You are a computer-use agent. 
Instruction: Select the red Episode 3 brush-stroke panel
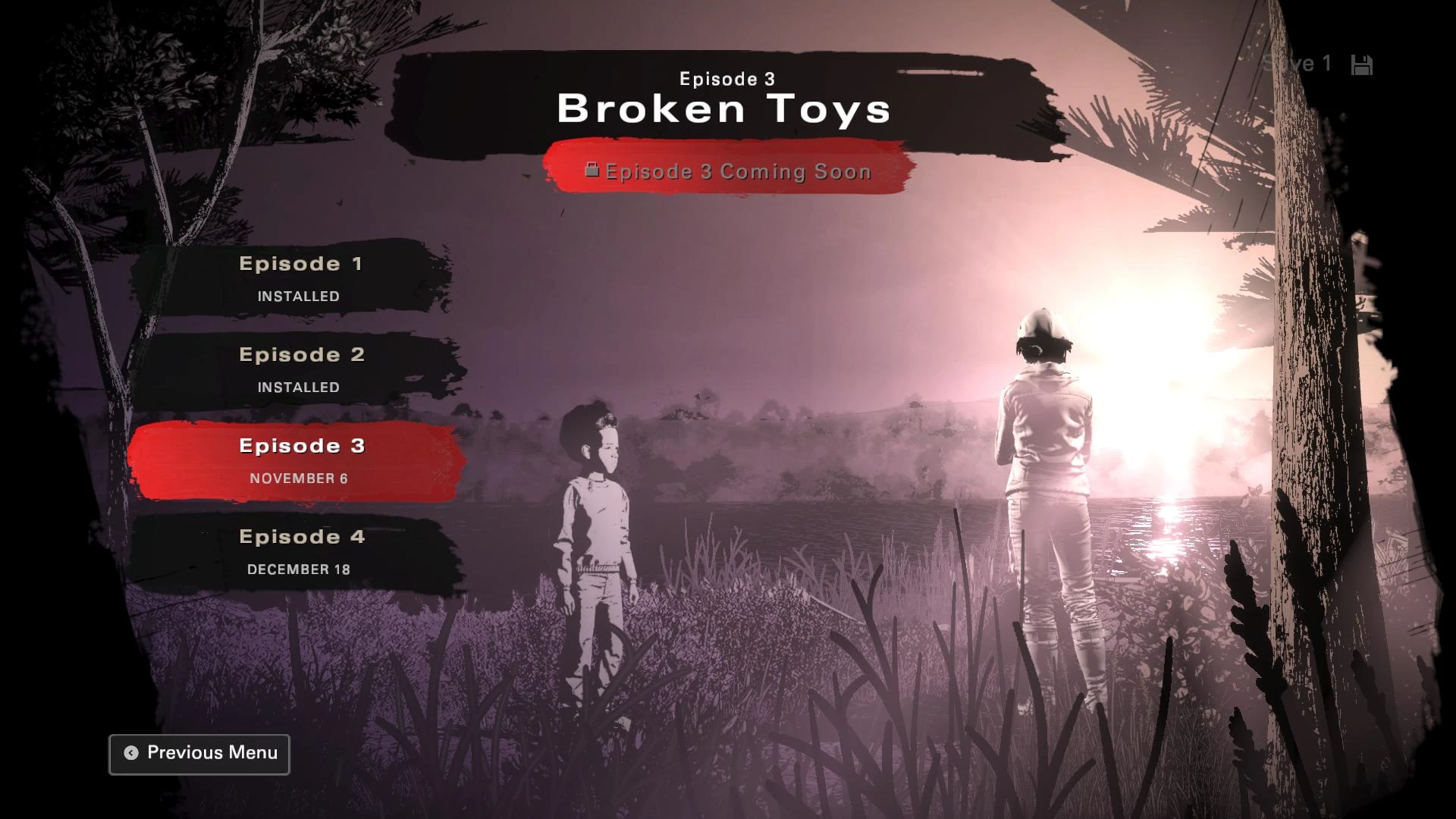pyautogui.click(x=300, y=460)
